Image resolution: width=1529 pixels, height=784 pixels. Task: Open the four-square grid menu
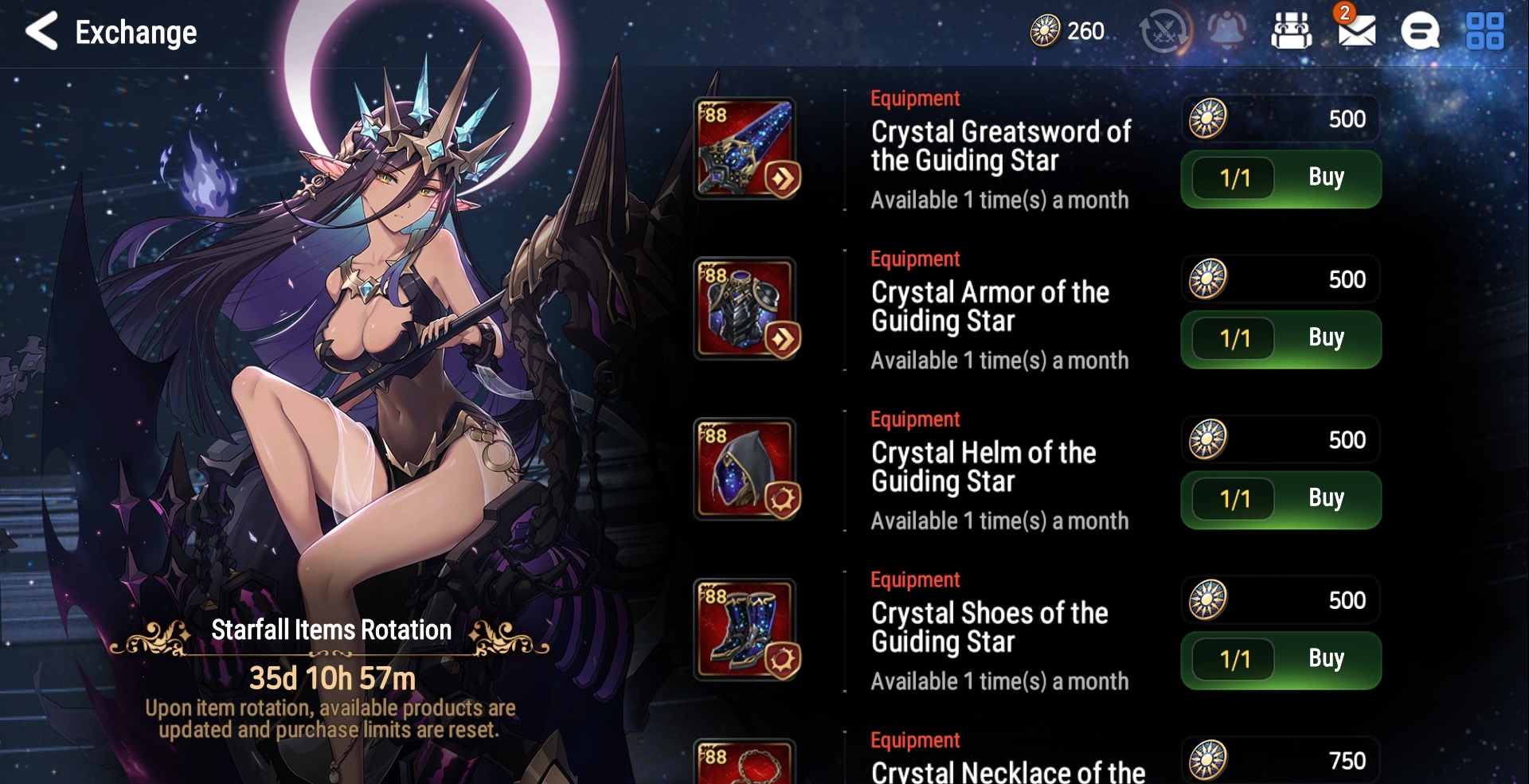pyautogui.click(x=1484, y=32)
